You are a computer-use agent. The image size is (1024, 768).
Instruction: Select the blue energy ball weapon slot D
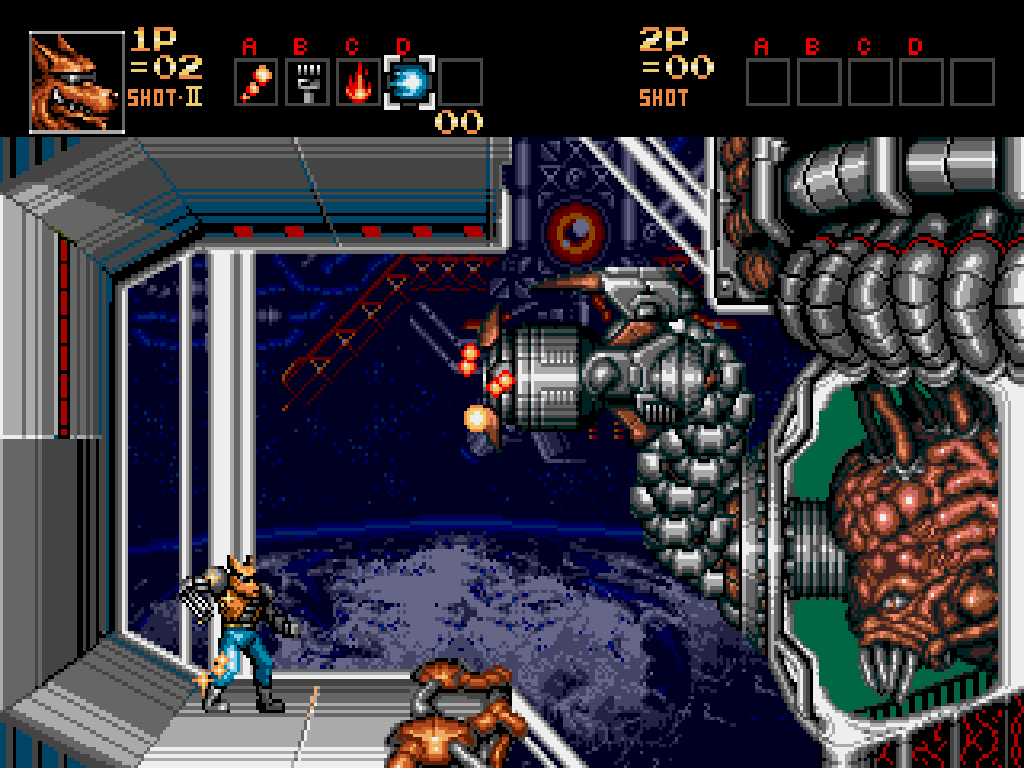[409, 82]
